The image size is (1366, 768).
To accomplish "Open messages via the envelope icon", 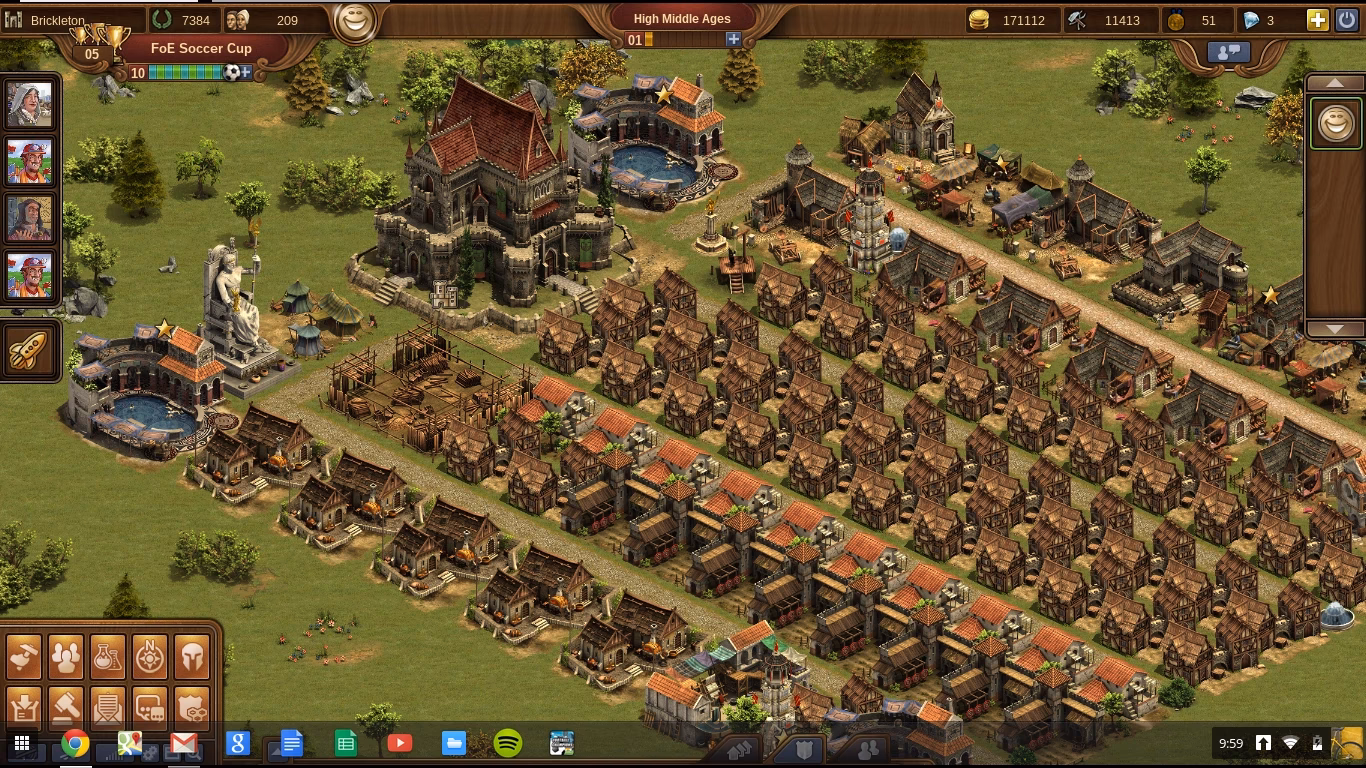I will click(107, 706).
